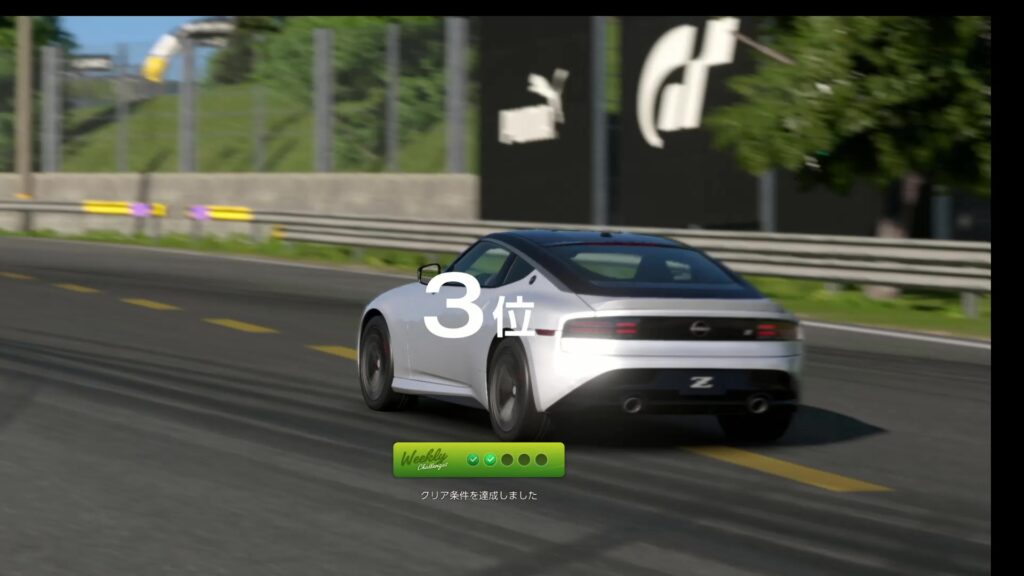
Task: Click the Weekly Challenges progress banner
Action: 478,460
